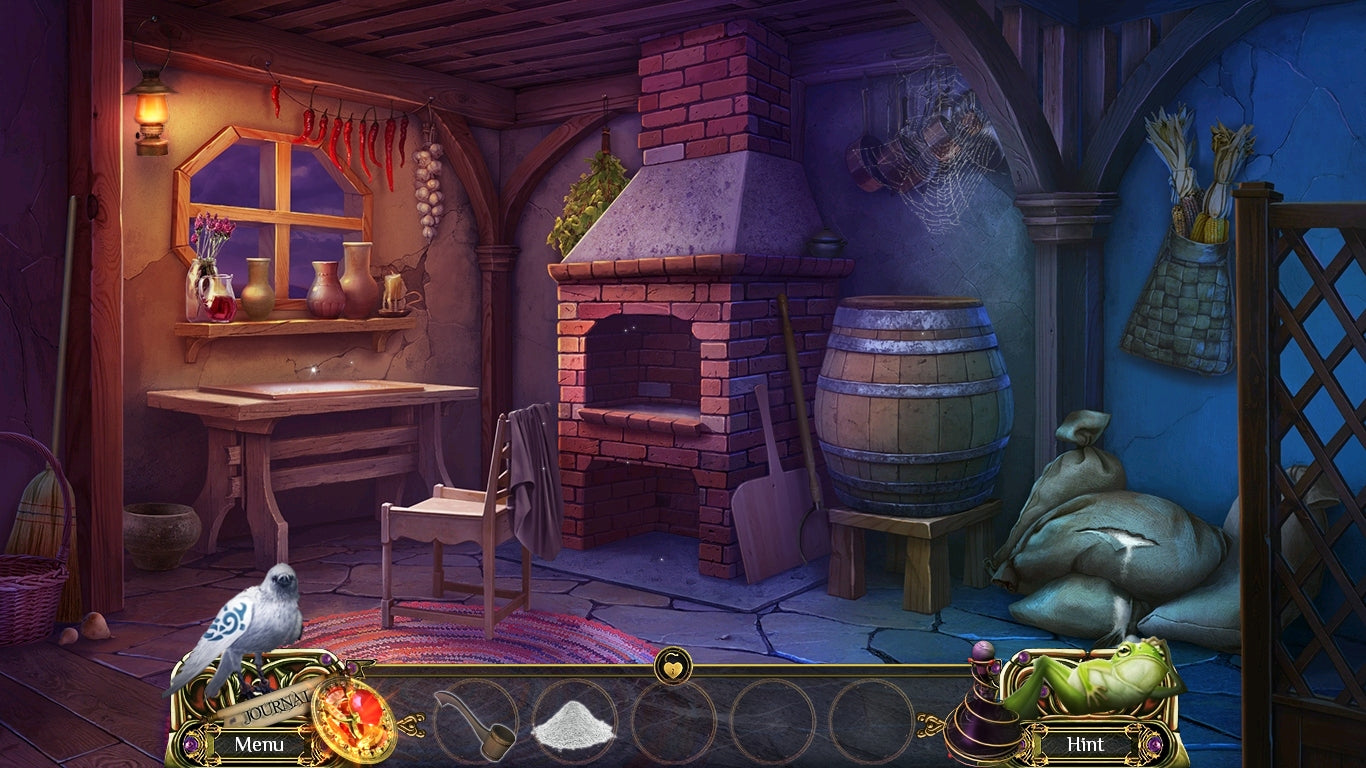Select the smoking pipe inventory item
This screenshot has height=768, width=1366.
[476, 722]
